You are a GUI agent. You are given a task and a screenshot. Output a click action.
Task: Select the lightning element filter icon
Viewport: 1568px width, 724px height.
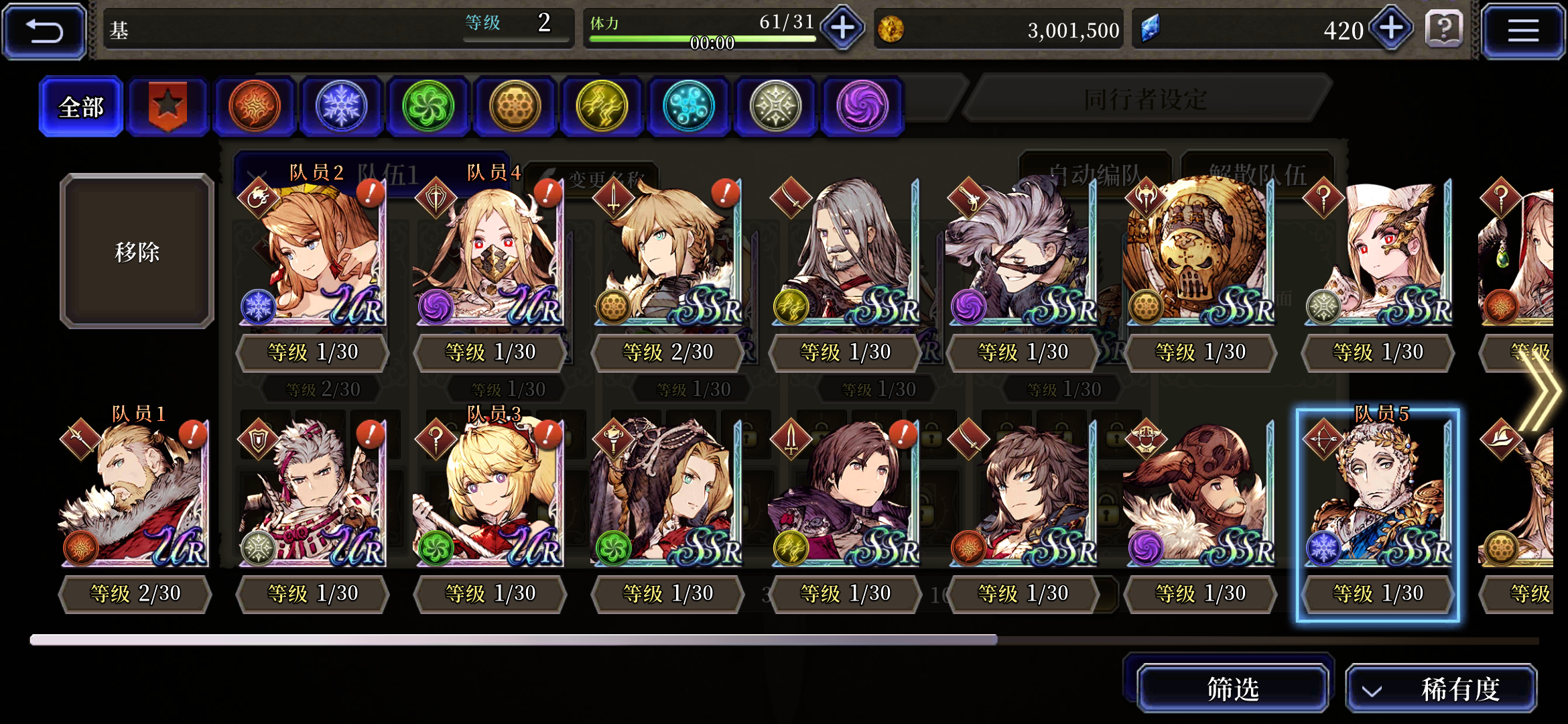602,106
